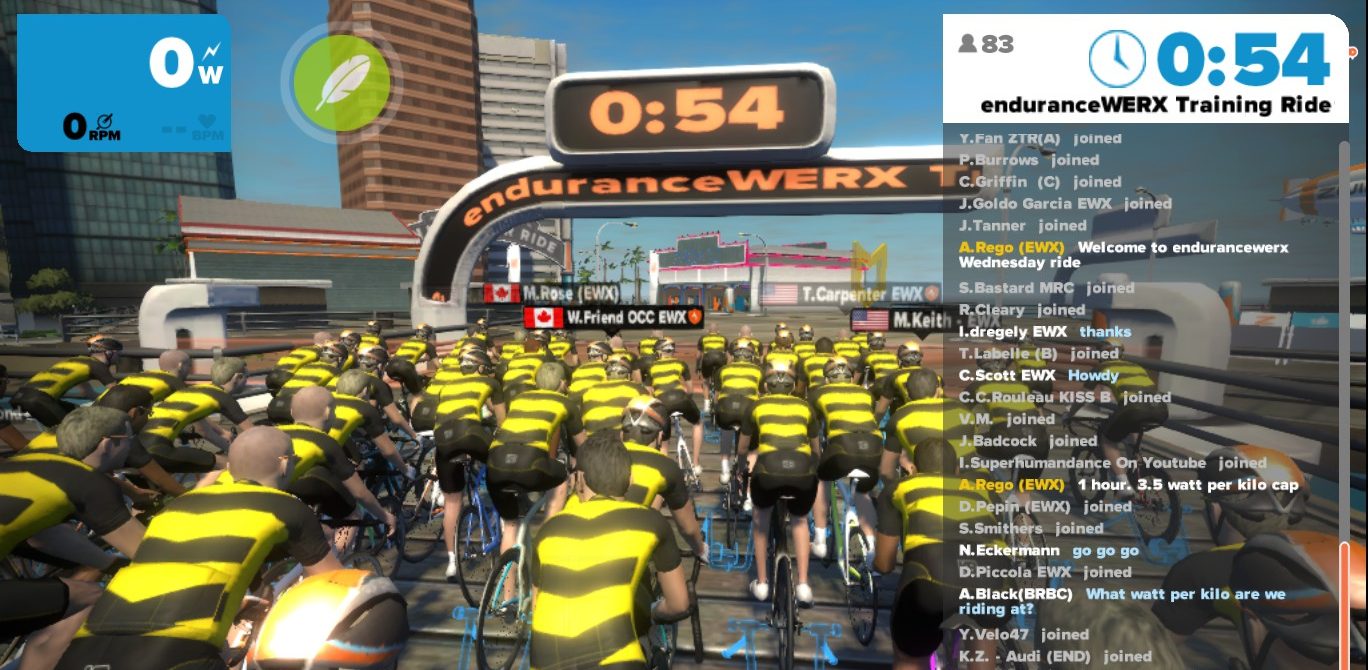Click the "I.dregely EWX thanks" chat row

pos(1045,332)
